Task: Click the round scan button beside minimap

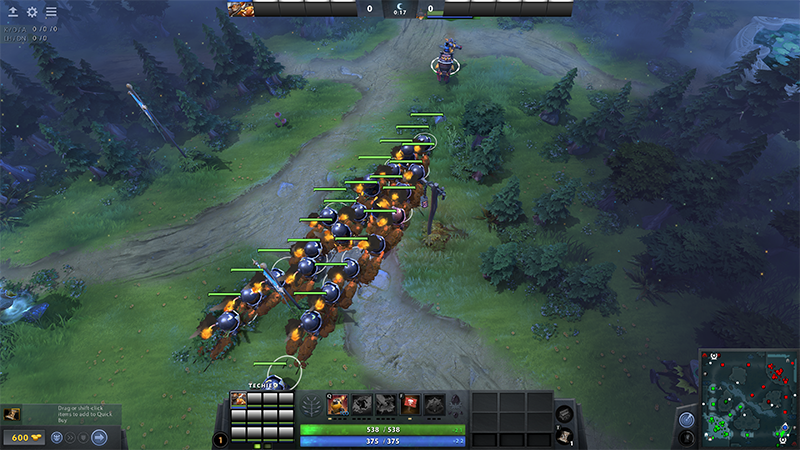Action: [687, 420]
